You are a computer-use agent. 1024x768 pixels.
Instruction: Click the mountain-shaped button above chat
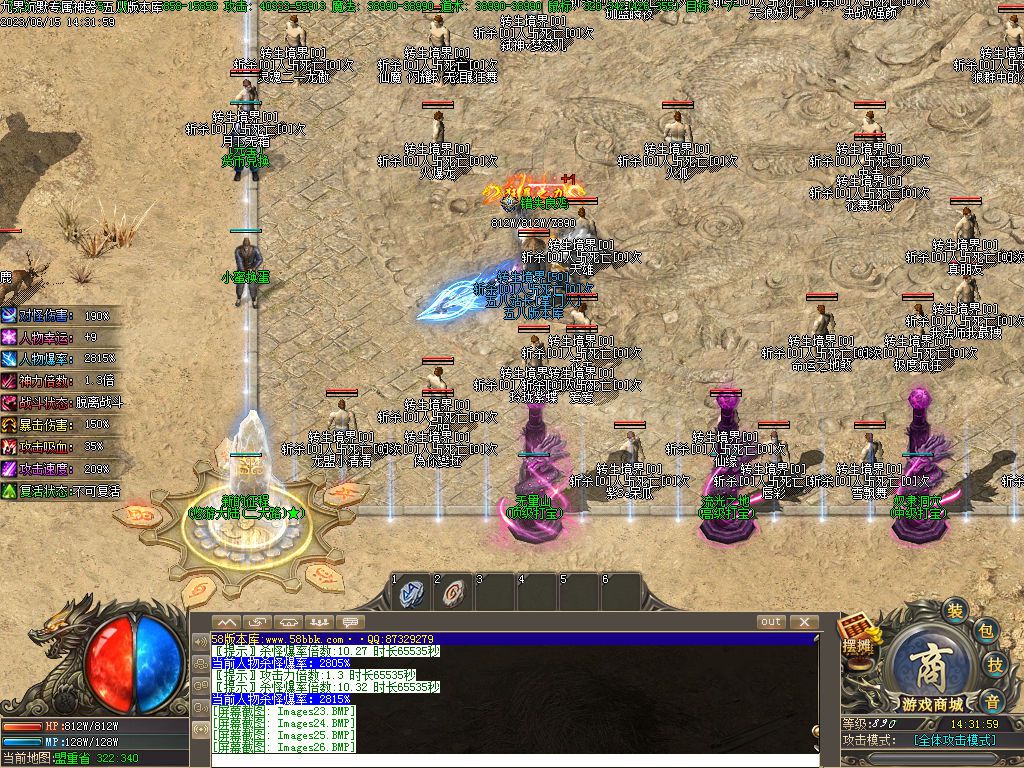(x=227, y=622)
